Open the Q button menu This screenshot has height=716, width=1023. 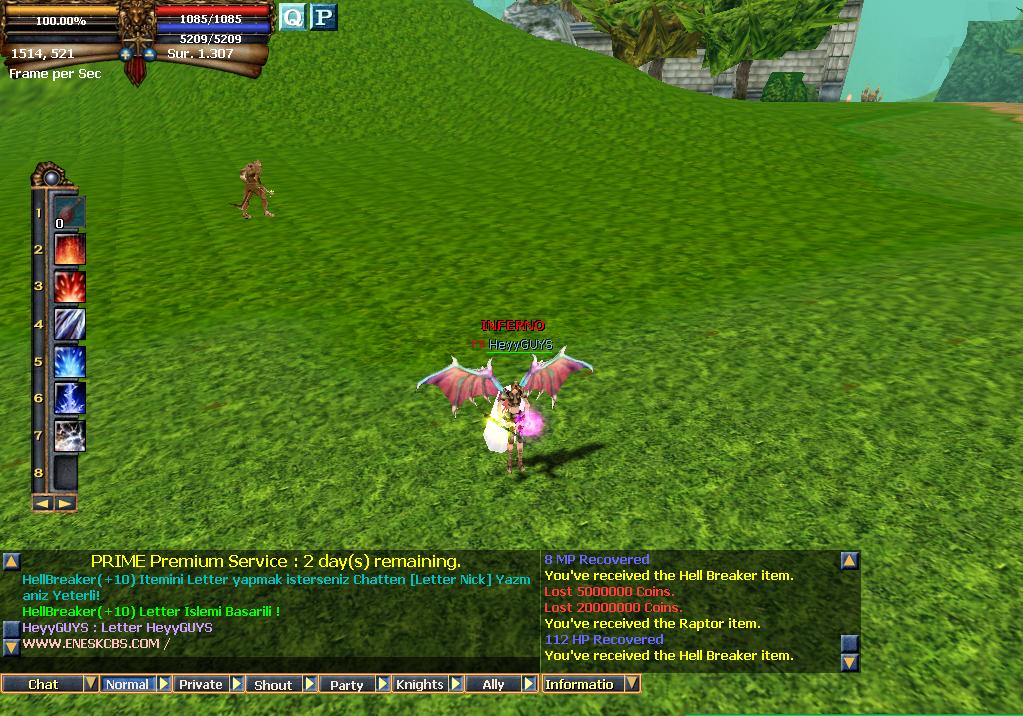(292, 17)
